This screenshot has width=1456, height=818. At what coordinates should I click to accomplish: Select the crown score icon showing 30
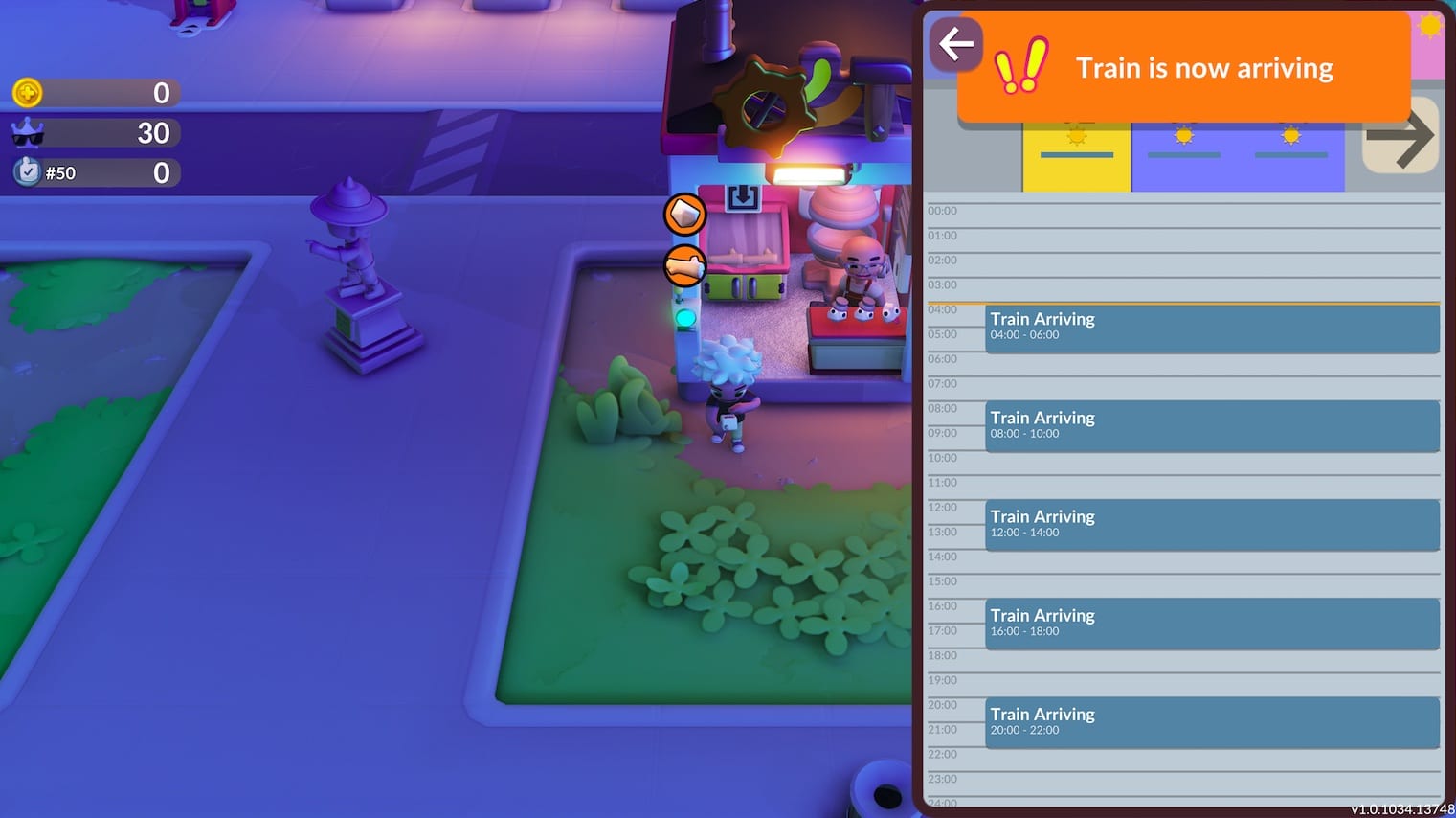29,133
